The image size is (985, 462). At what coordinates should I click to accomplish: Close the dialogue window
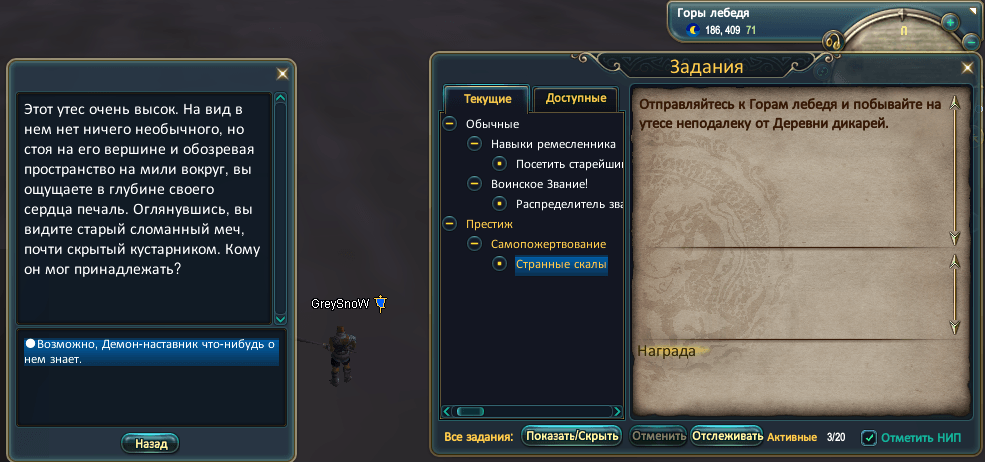282,73
